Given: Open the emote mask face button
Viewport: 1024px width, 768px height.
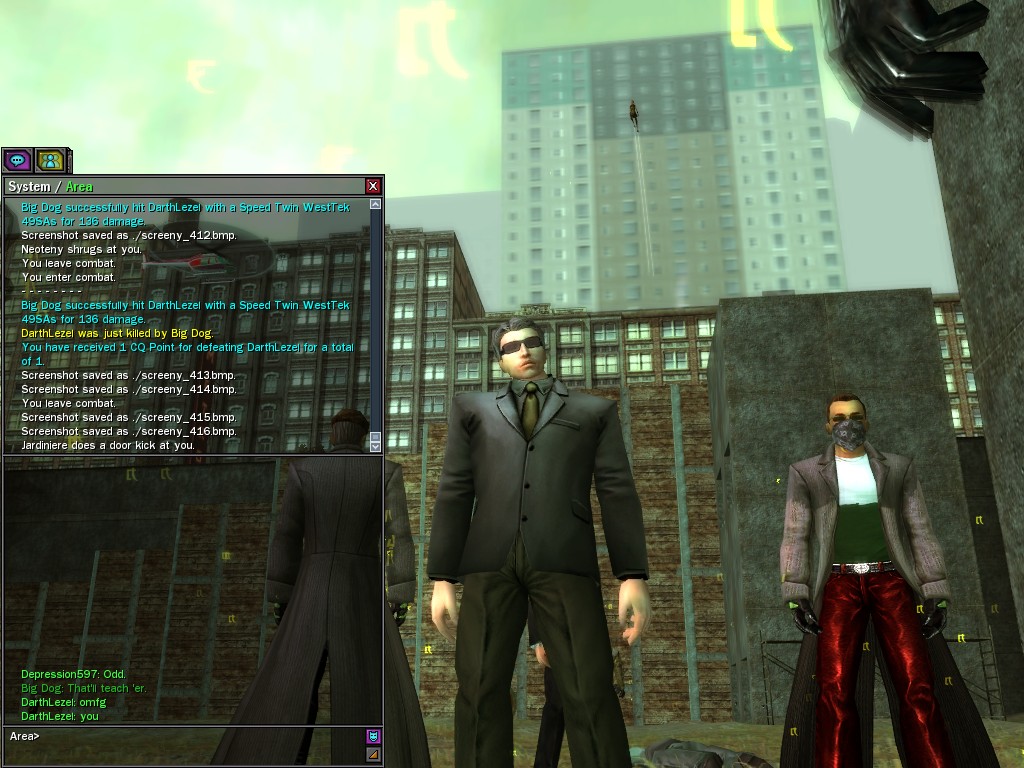Looking at the screenshot, I should 373,737.
